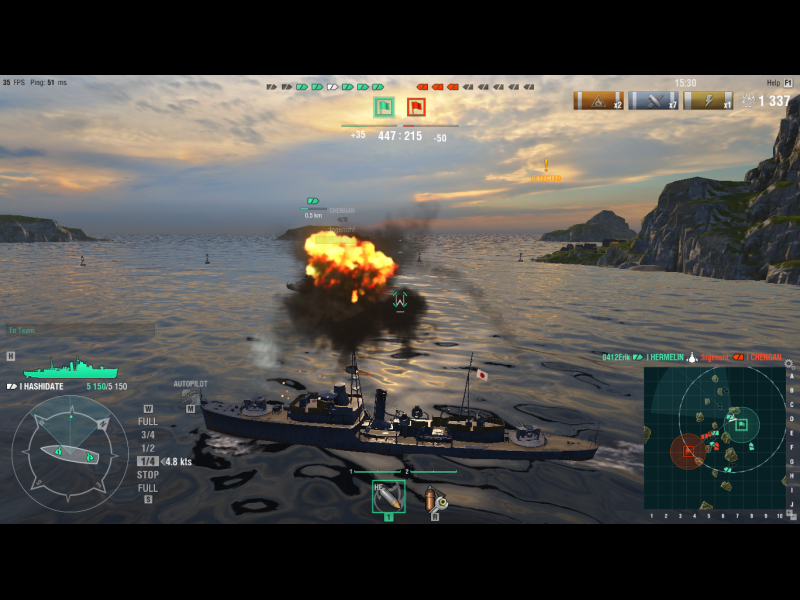Select 3/4 speed on the throttle
Viewport: 800px width, 600px height.
click(x=148, y=435)
